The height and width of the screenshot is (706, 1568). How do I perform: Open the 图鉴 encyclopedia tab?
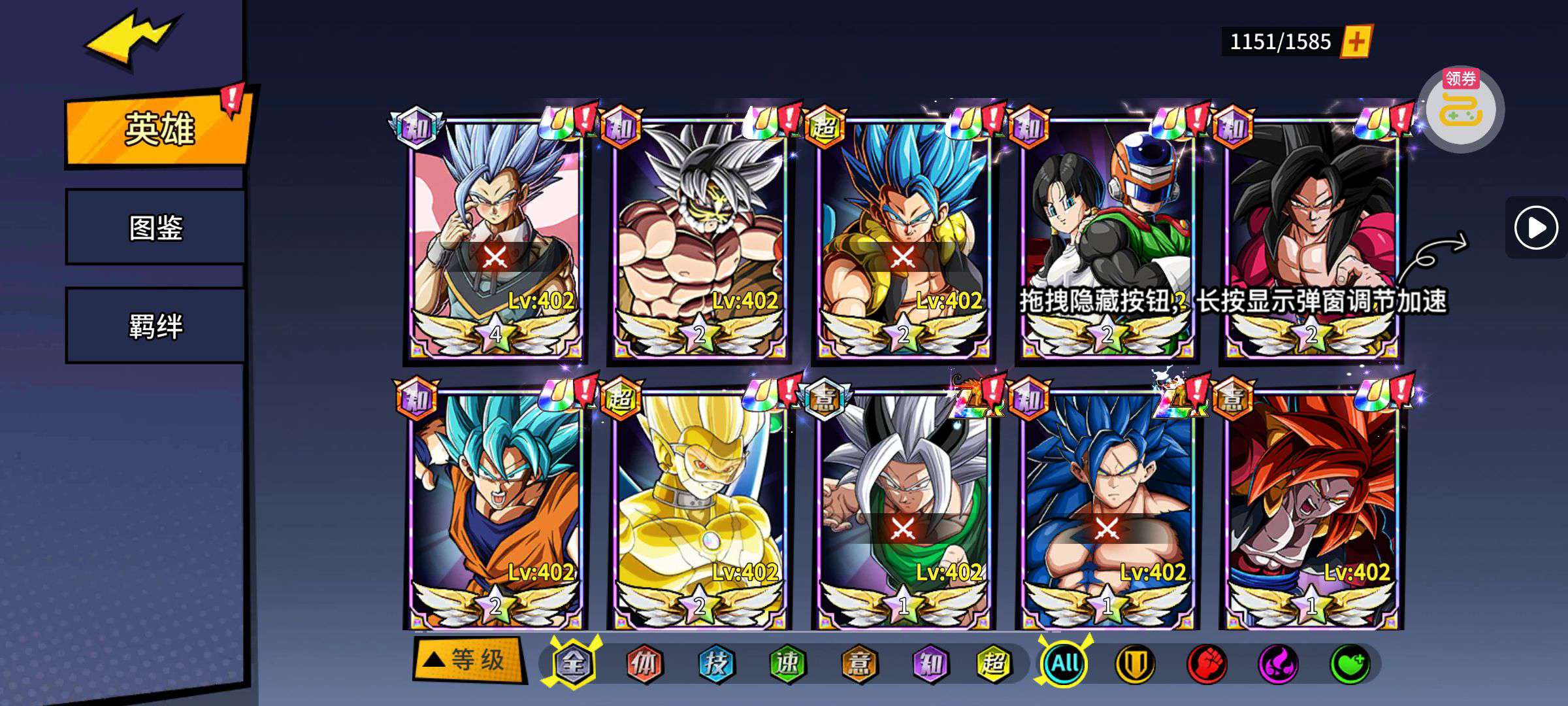(155, 227)
